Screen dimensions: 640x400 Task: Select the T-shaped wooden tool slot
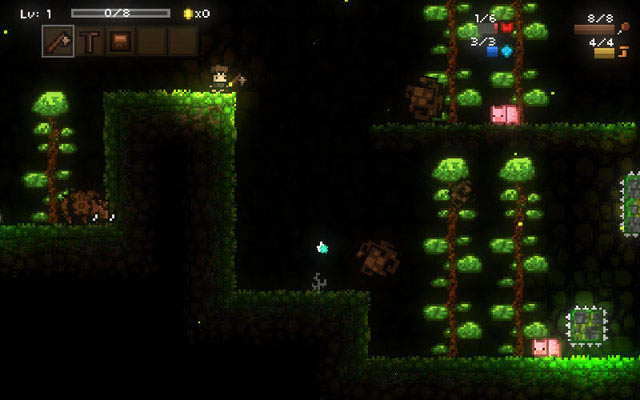[91, 41]
